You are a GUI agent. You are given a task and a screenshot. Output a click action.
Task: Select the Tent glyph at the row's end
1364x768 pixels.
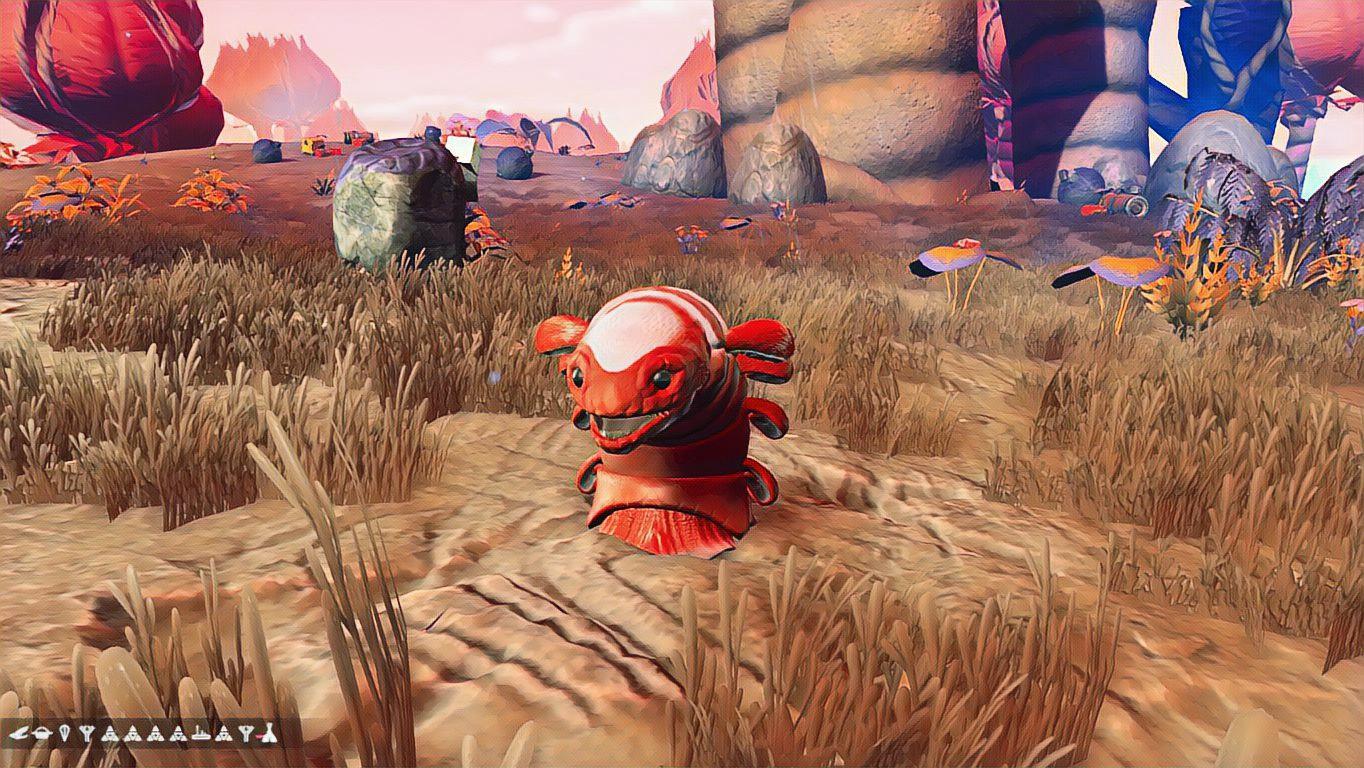268,733
